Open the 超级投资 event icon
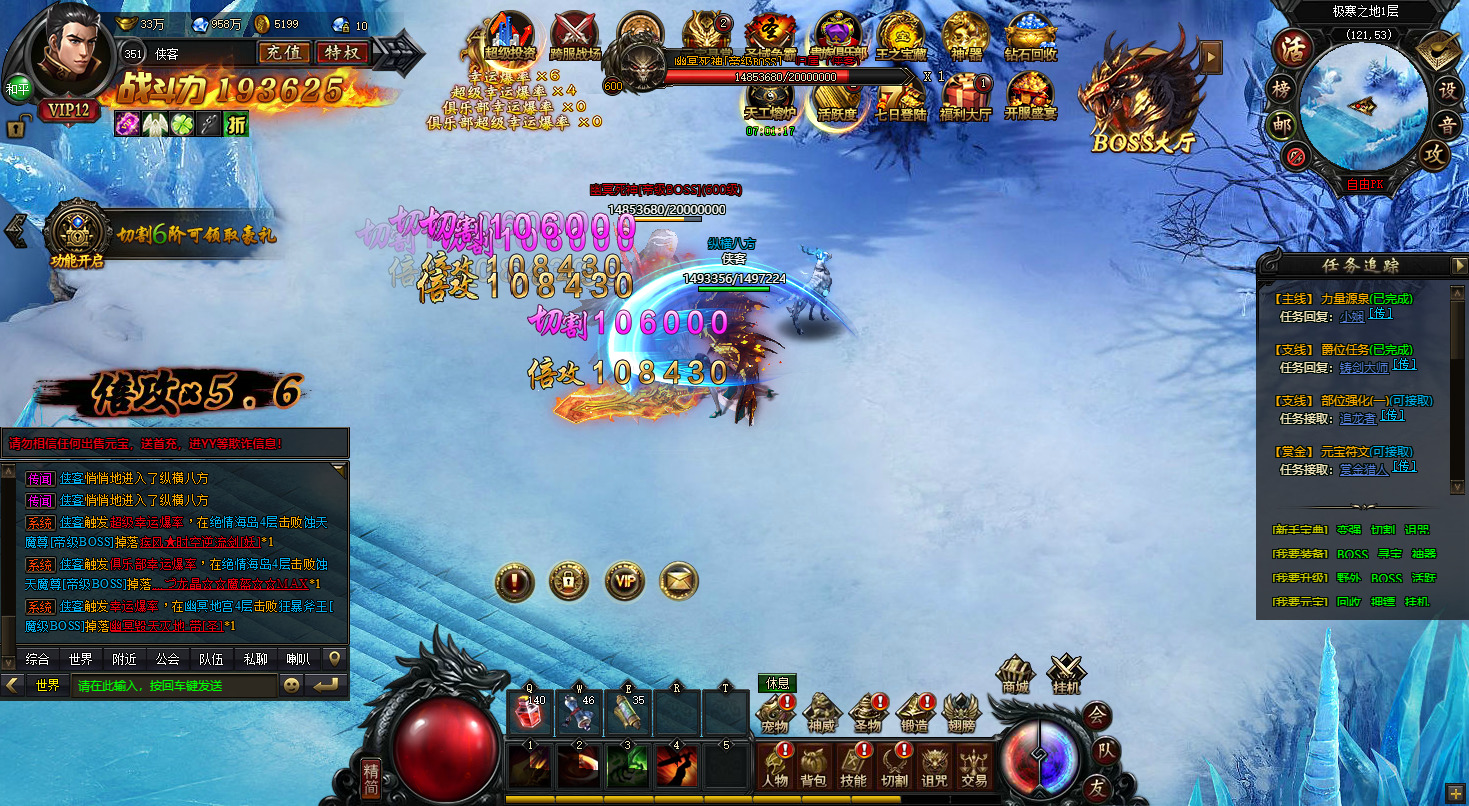This screenshot has width=1469, height=806. (x=509, y=38)
